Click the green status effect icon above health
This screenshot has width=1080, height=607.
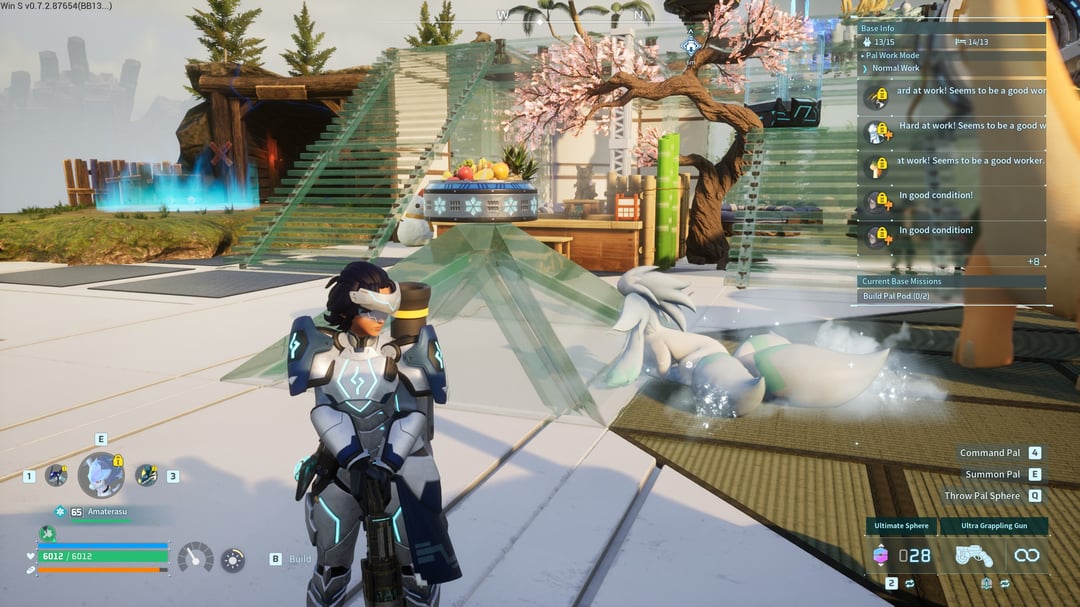click(x=47, y=533)
